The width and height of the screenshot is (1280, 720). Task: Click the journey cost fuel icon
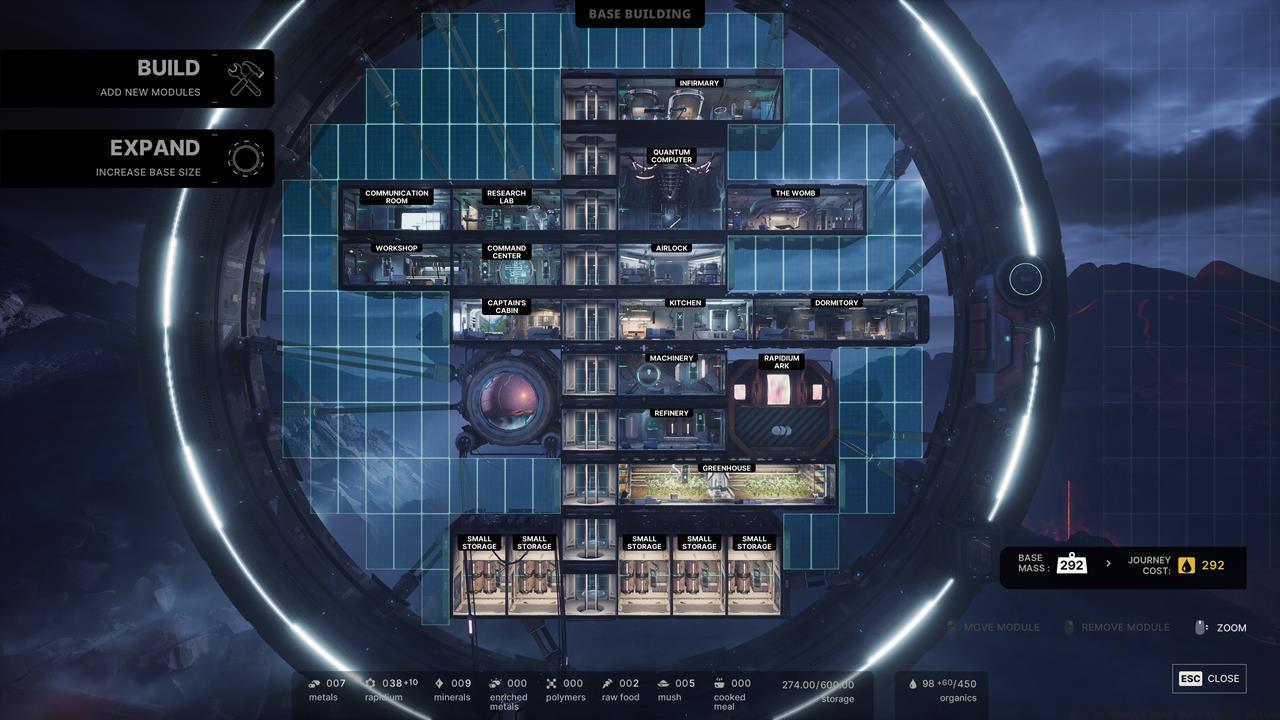tap(1185, 564)
